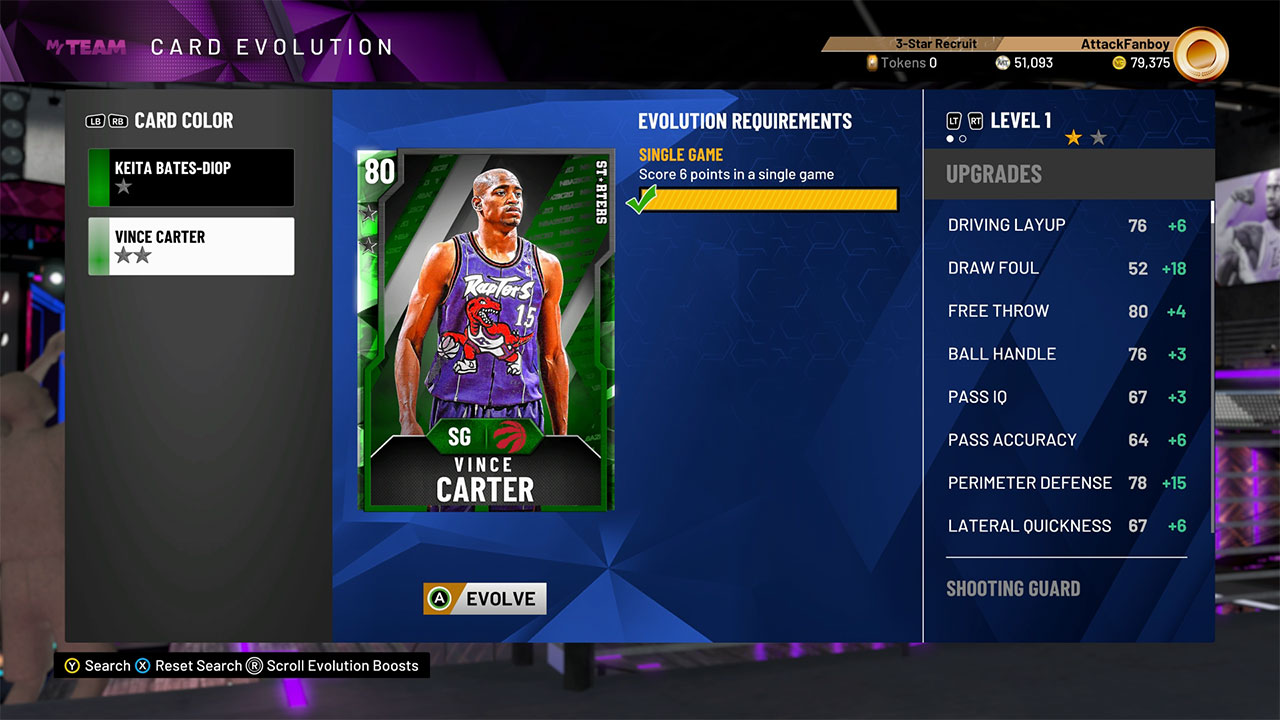Select the Draw Foul upgrade row
1280x720 pixels.
coord(1066,268)
